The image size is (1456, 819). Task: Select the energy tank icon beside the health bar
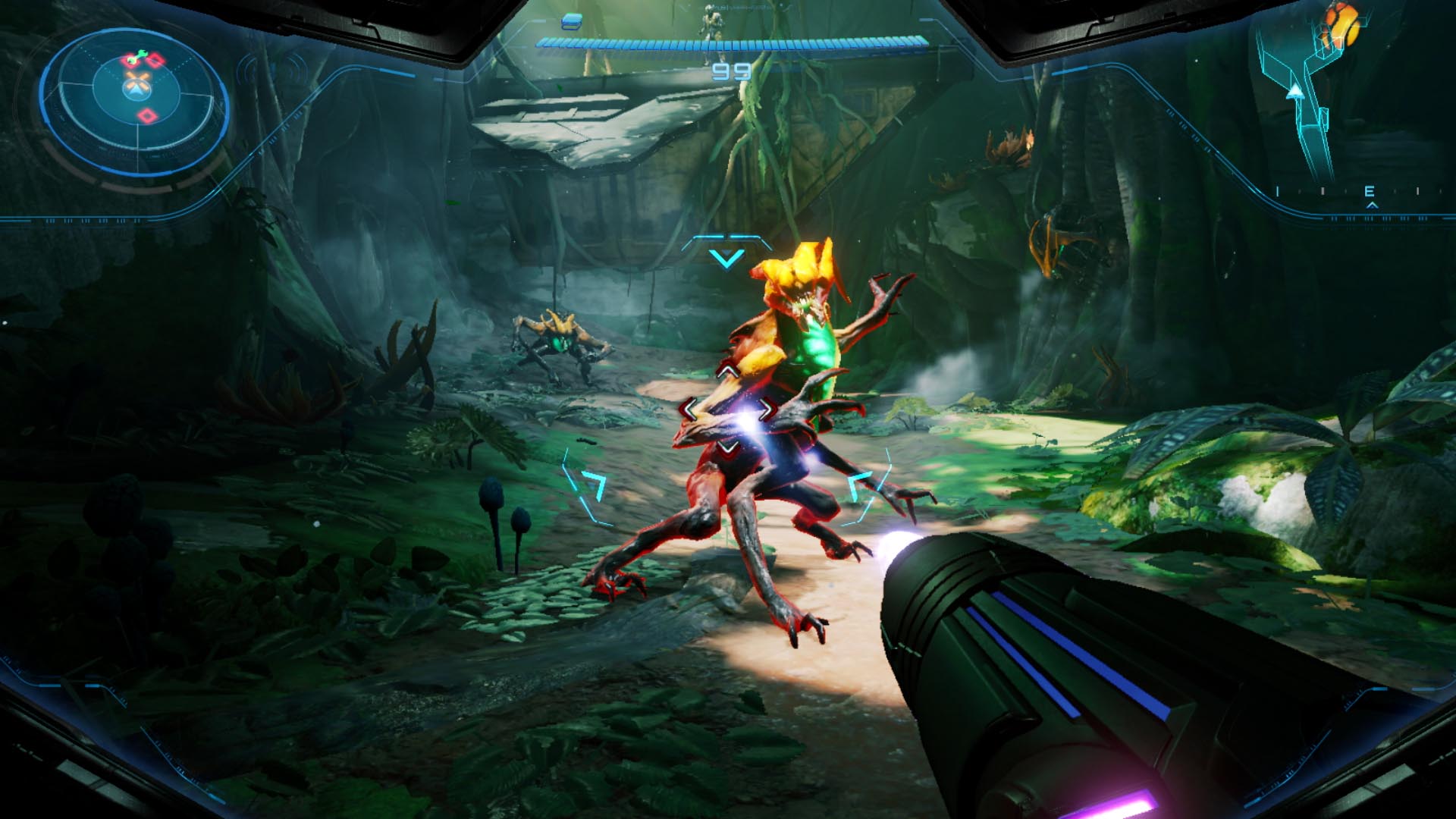(x=573, y=21)
